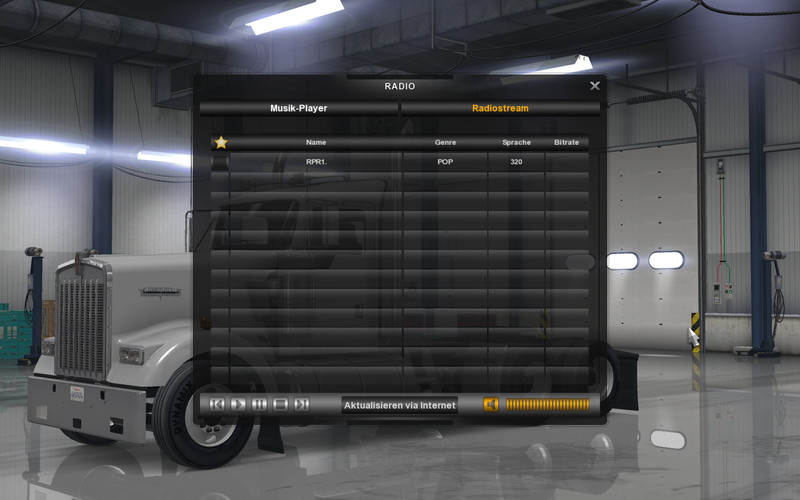Sort the station list by Genre
The image size is (800, 500).
click(445, 143)
